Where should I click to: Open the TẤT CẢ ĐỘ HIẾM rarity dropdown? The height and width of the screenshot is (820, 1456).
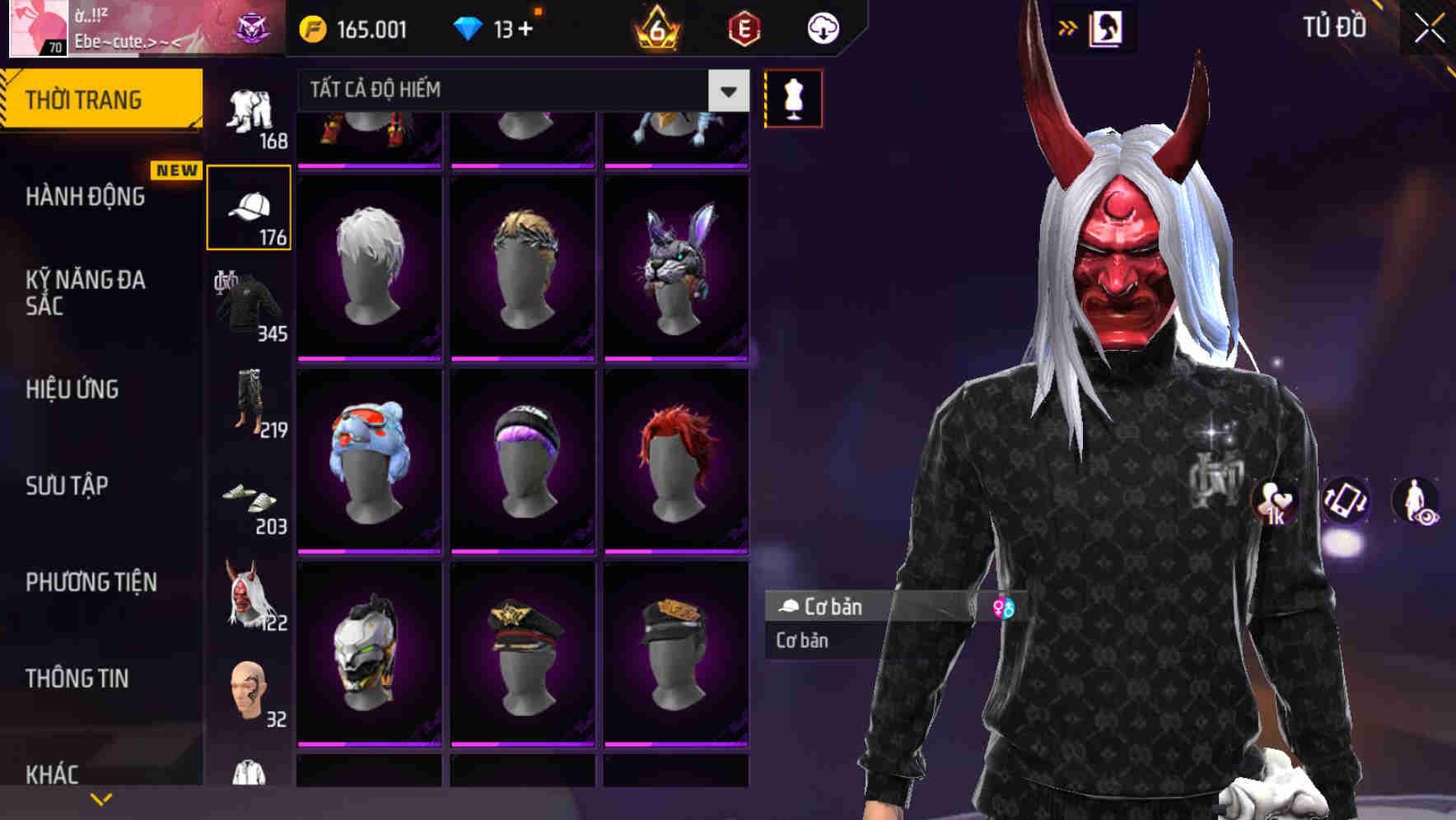click(x=519, y=89)
